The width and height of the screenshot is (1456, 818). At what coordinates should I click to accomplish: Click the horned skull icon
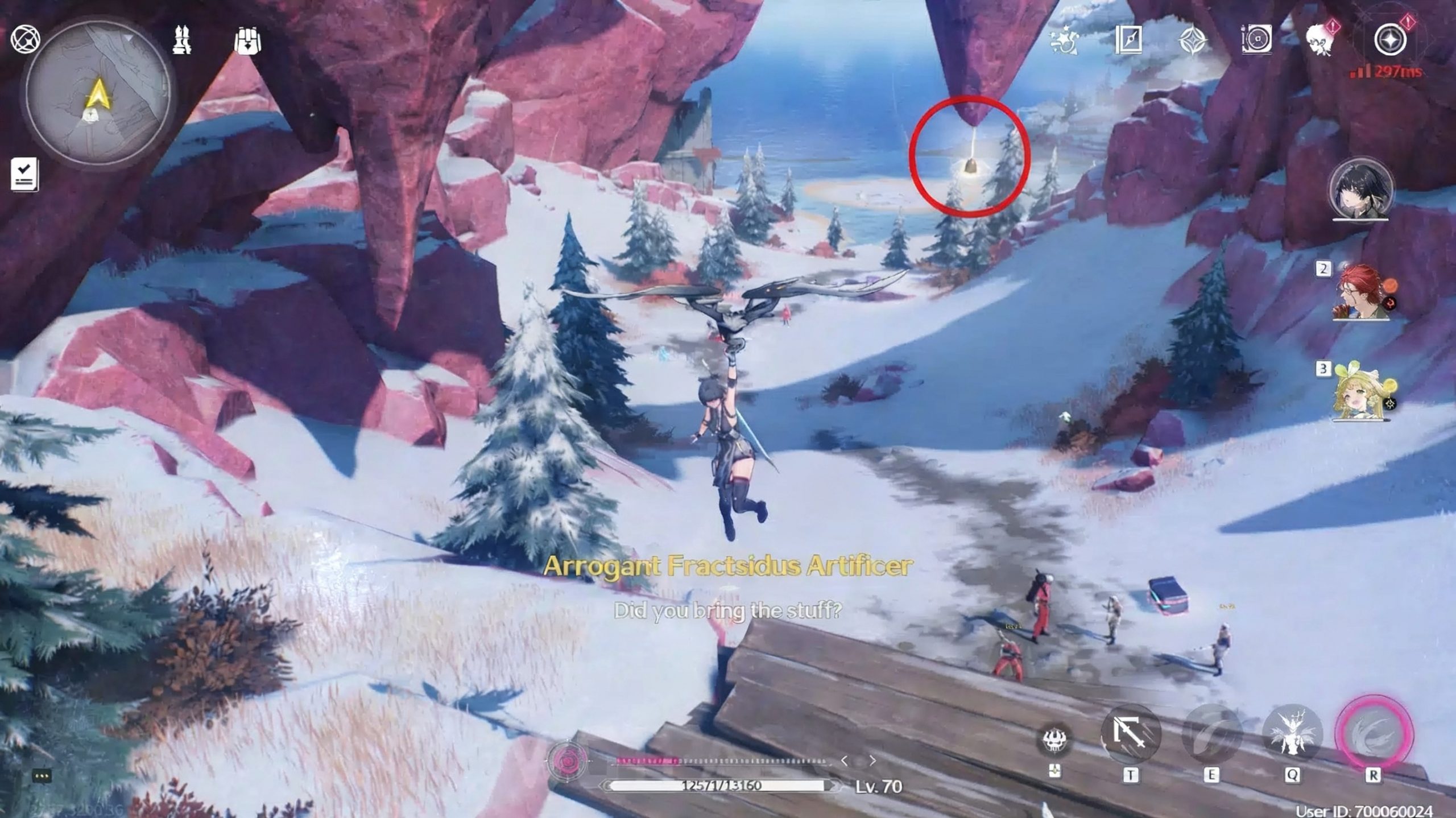click(1056, 741)
